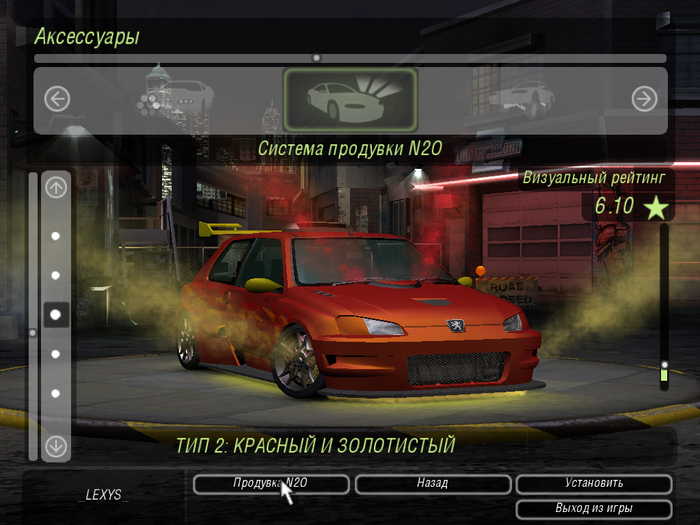Go to the previous accessory category arrow
The width and height of the screenshot is (700, 525).
pyautogui.click(x=57, y=99)
